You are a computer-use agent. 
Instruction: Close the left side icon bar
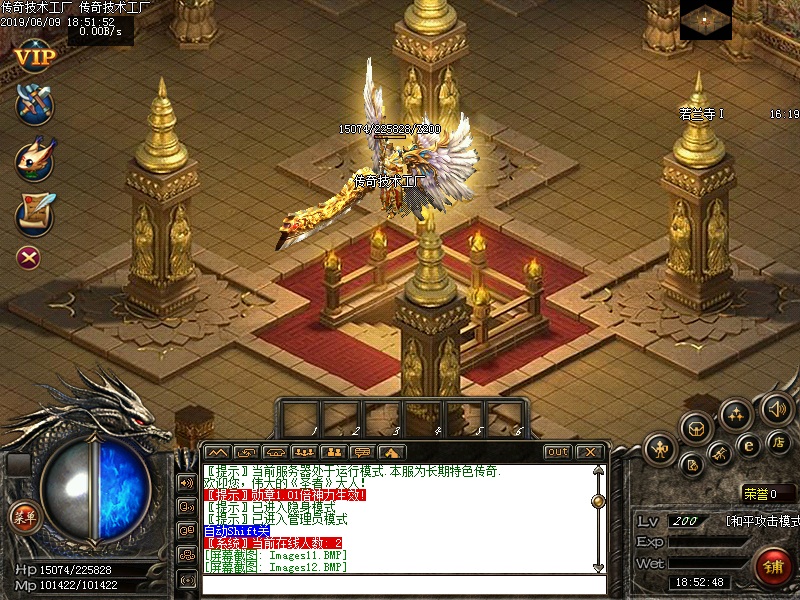29,258
